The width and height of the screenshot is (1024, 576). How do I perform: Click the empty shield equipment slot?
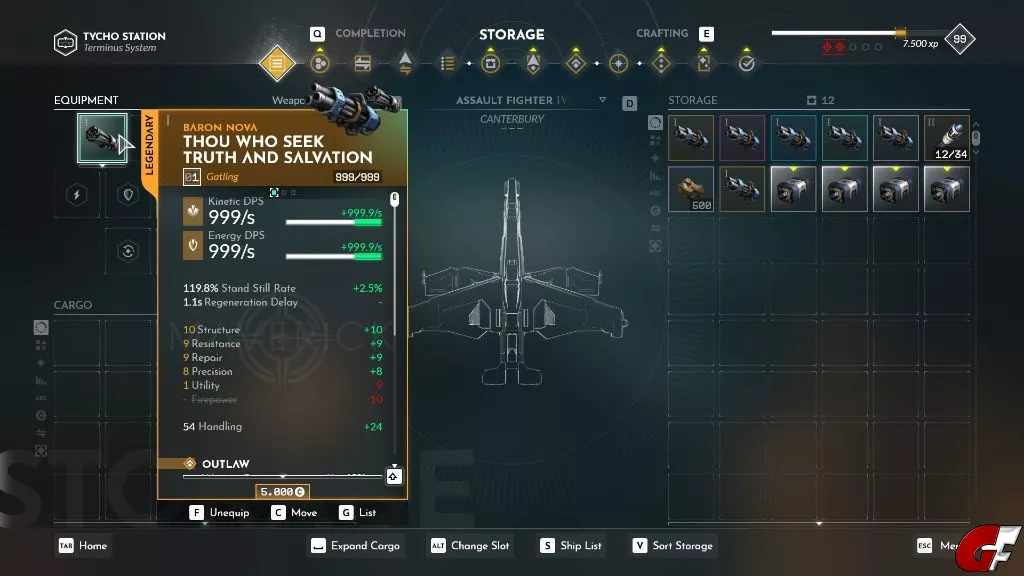[x=127, y=195]
